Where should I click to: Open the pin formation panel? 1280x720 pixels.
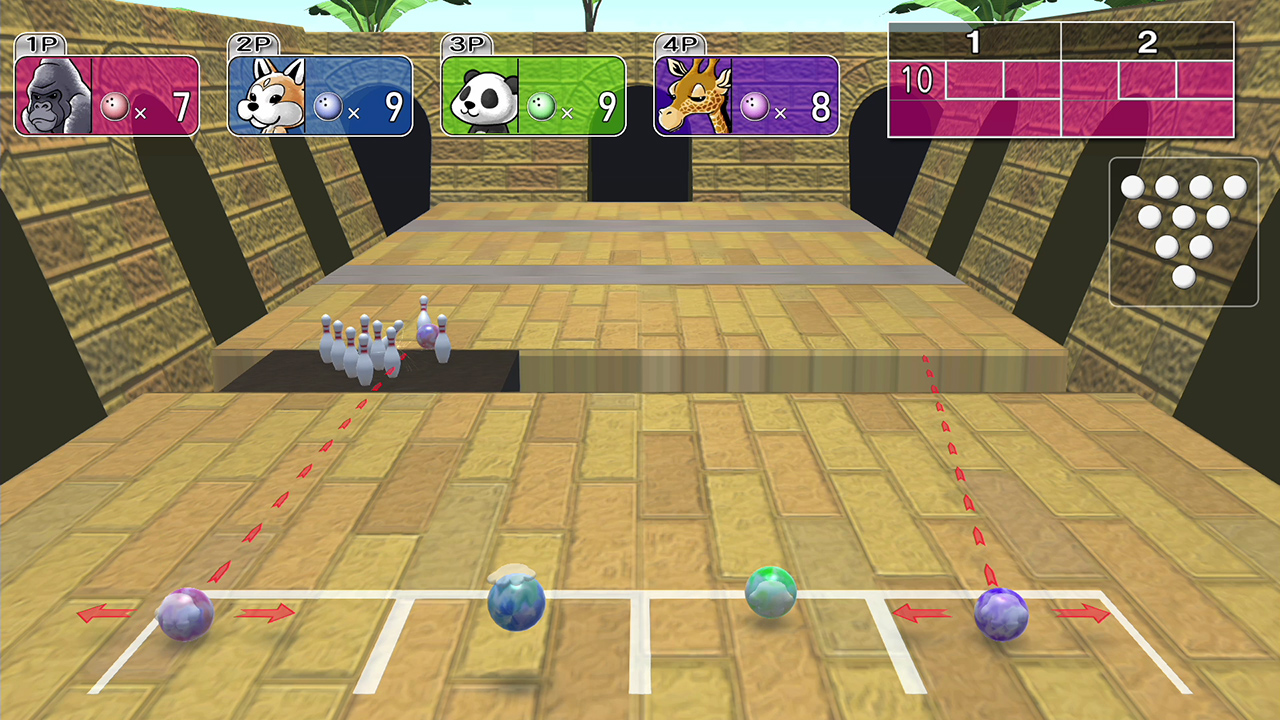click(x=1184, y=232)
